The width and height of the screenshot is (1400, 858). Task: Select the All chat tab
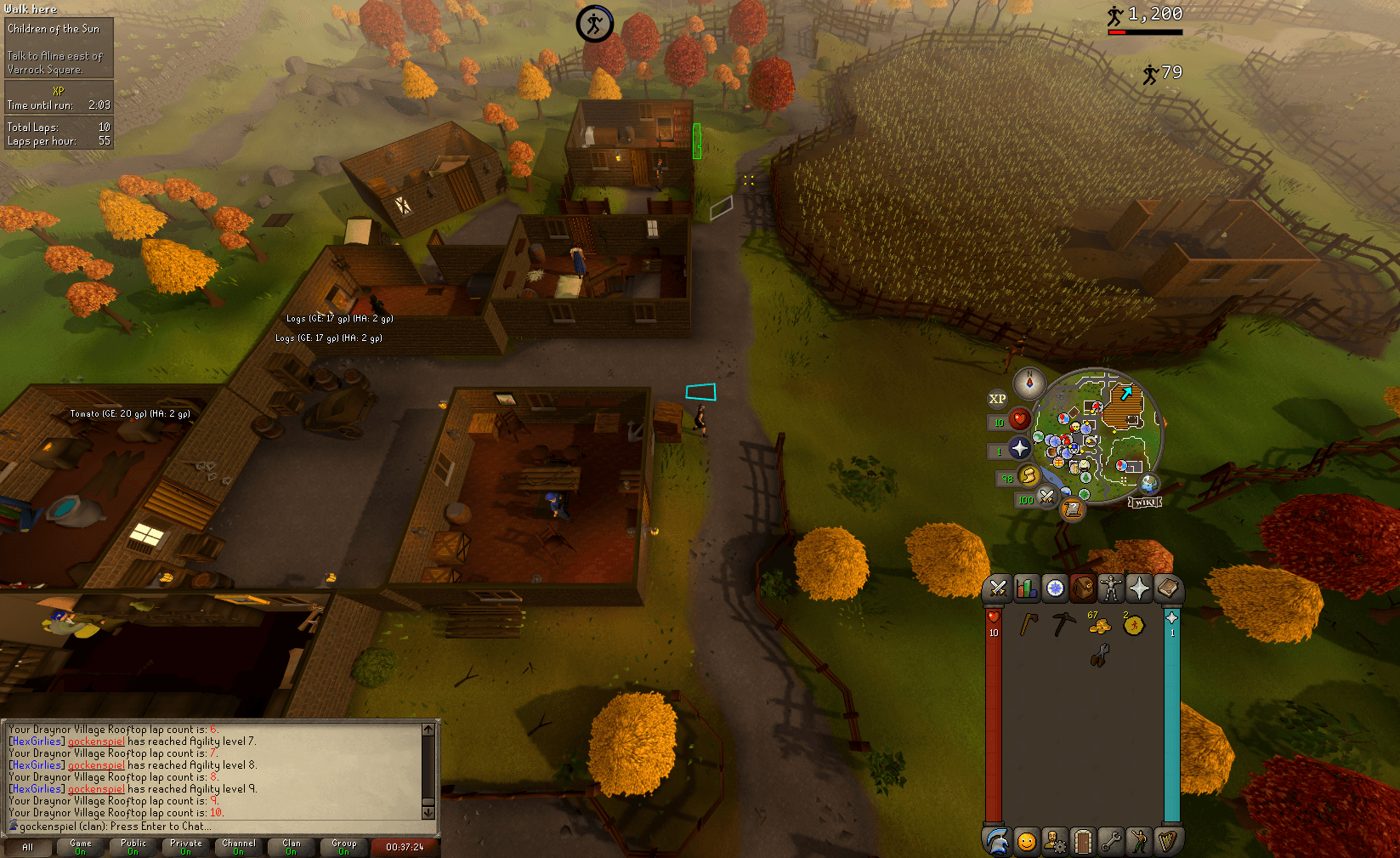(28, 846)
